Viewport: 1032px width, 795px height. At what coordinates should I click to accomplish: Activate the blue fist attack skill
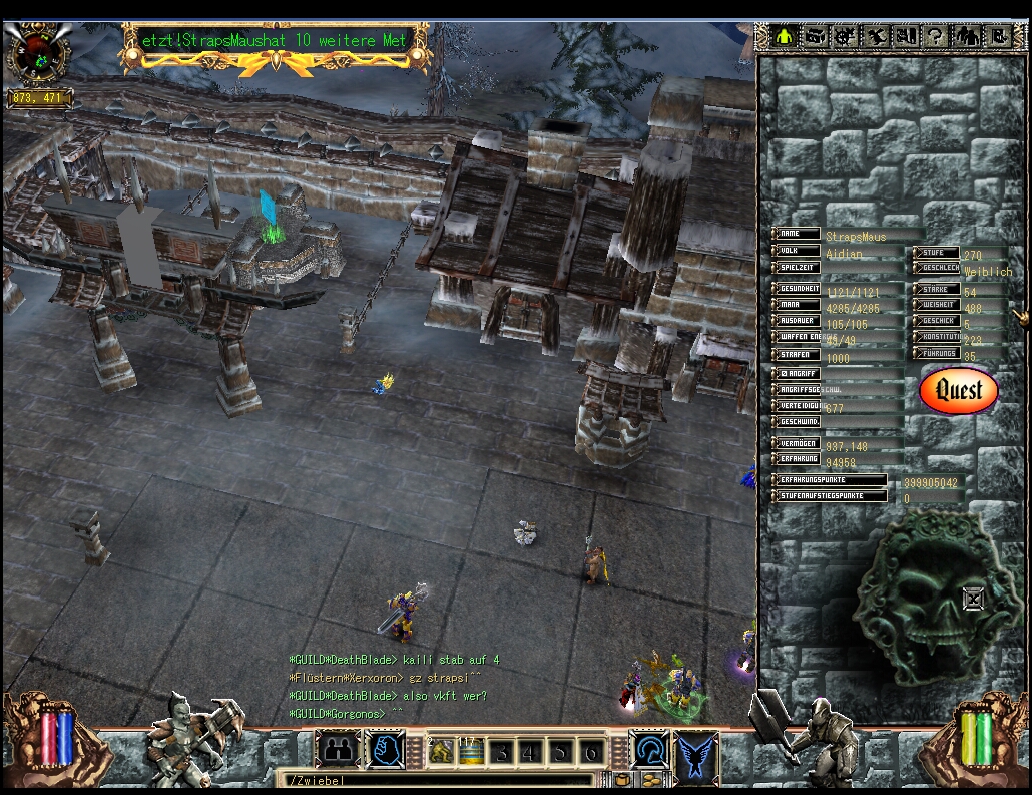coord(384,750)
